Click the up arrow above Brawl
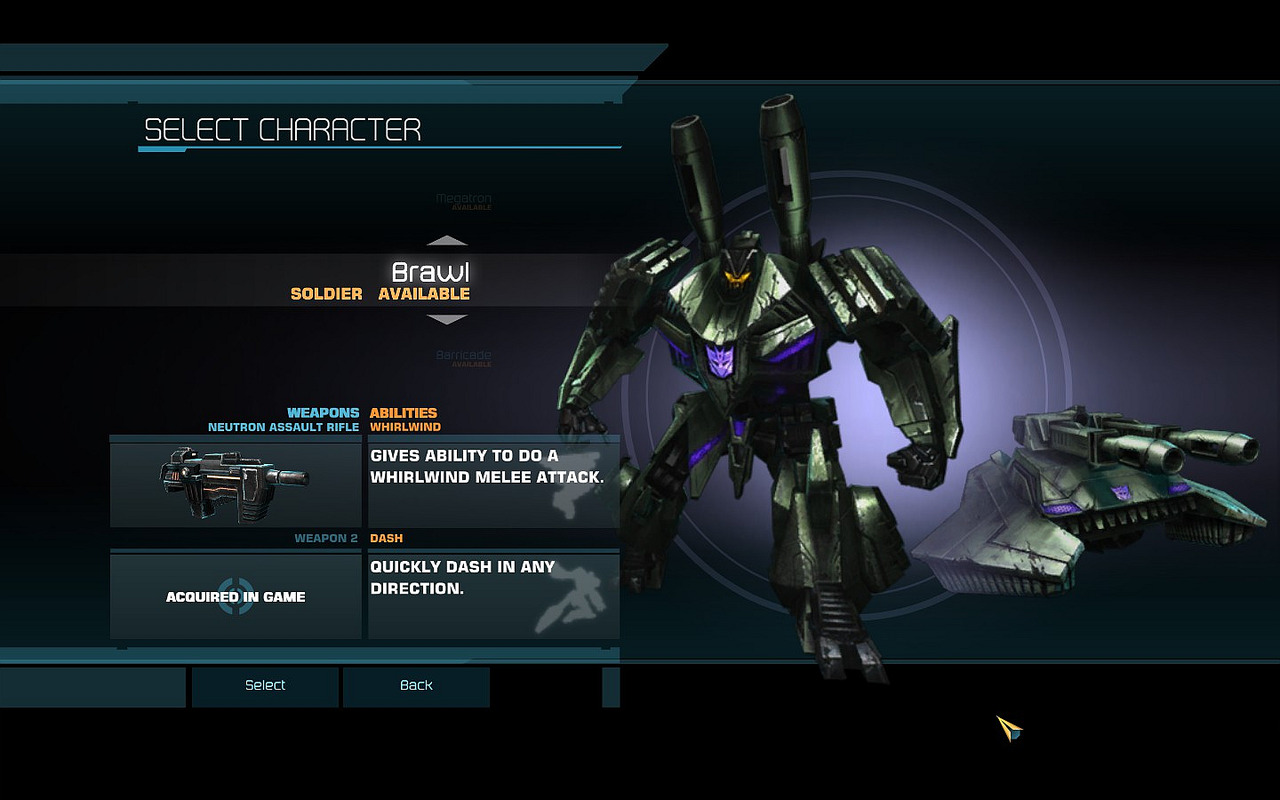The image size is (1280, 800). [x=447, y=241]
